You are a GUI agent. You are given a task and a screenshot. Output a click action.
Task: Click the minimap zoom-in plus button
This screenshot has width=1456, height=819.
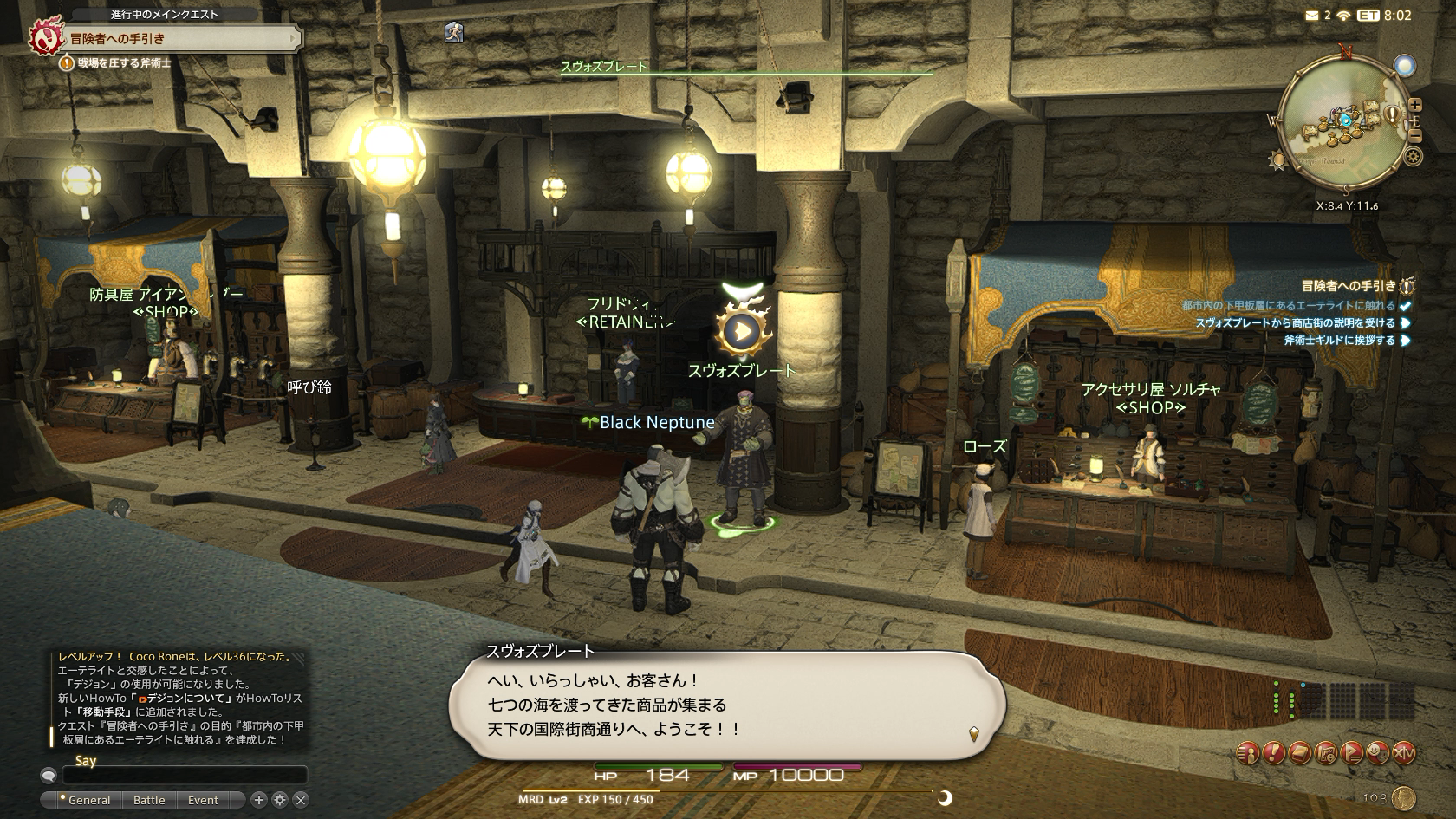[x=1414, y=104]
